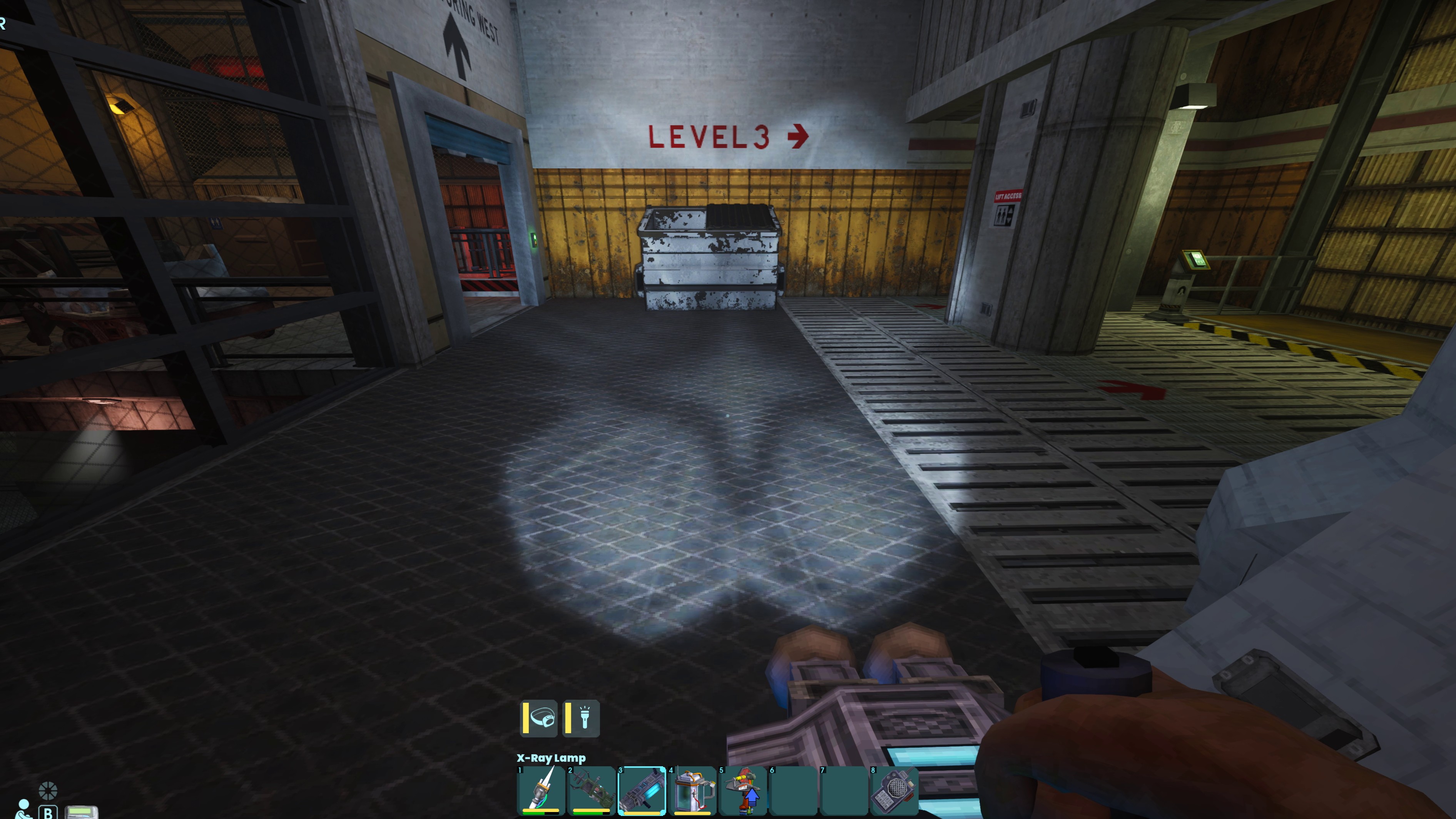Toggle the headlamp equipment indicator
Viewport: 1456px width, 819px height.
pyautogui.click(x=539, y=719)
